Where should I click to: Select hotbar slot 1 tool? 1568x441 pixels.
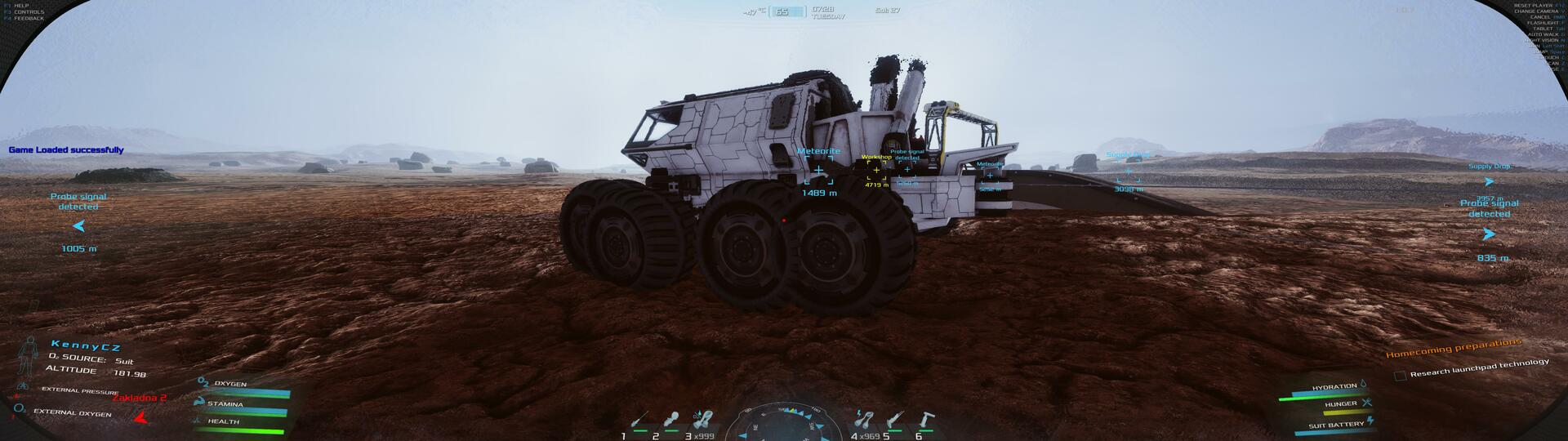coord(640,420)
